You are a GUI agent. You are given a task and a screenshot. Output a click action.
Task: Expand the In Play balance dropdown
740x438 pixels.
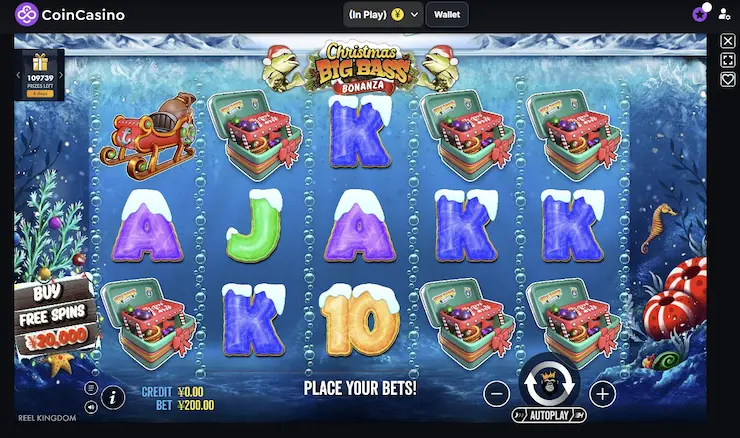pyautogui.click(x=414, y=15)
